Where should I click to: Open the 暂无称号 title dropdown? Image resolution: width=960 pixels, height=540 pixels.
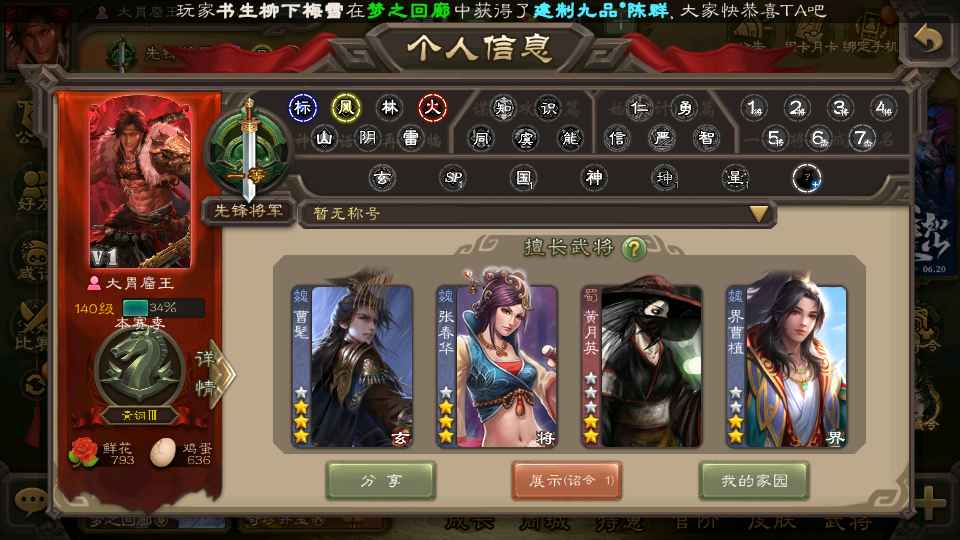click(760, 213)
